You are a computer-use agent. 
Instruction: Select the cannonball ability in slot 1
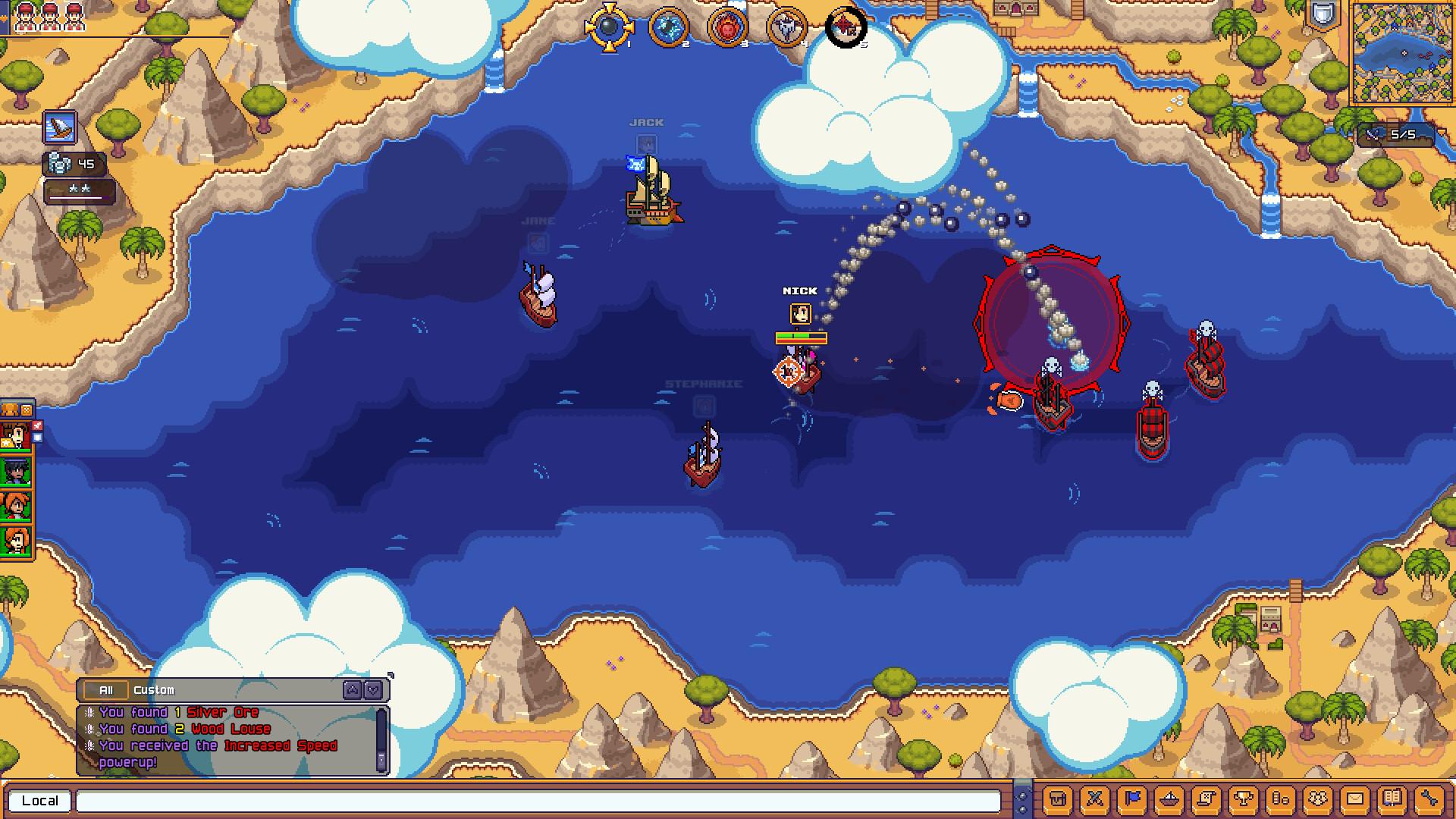pos(610,27)
